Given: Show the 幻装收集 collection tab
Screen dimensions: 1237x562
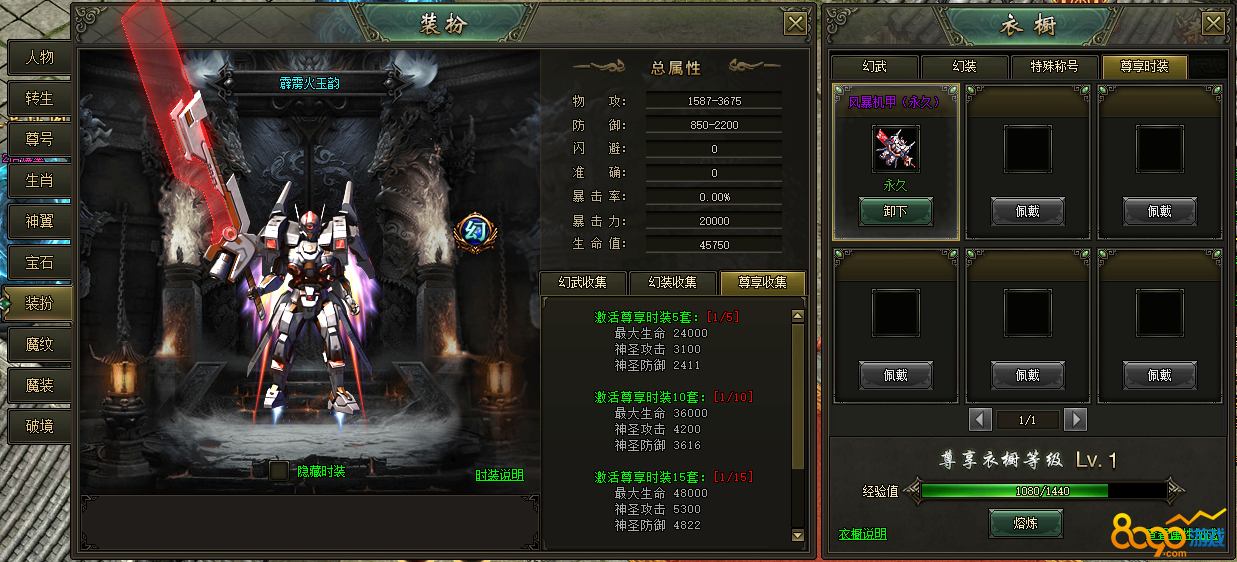Looking at the screenshot, I should pos(673,283).
